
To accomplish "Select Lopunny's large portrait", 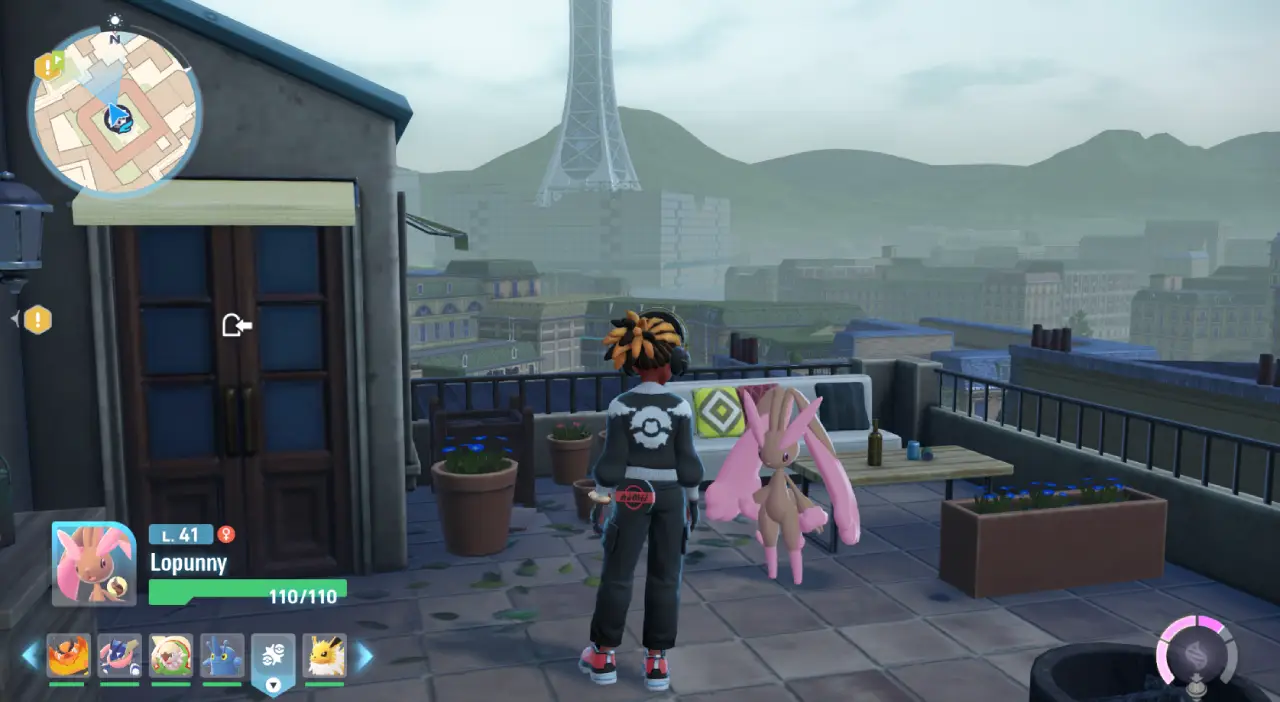I will click(x=94, y=564).
